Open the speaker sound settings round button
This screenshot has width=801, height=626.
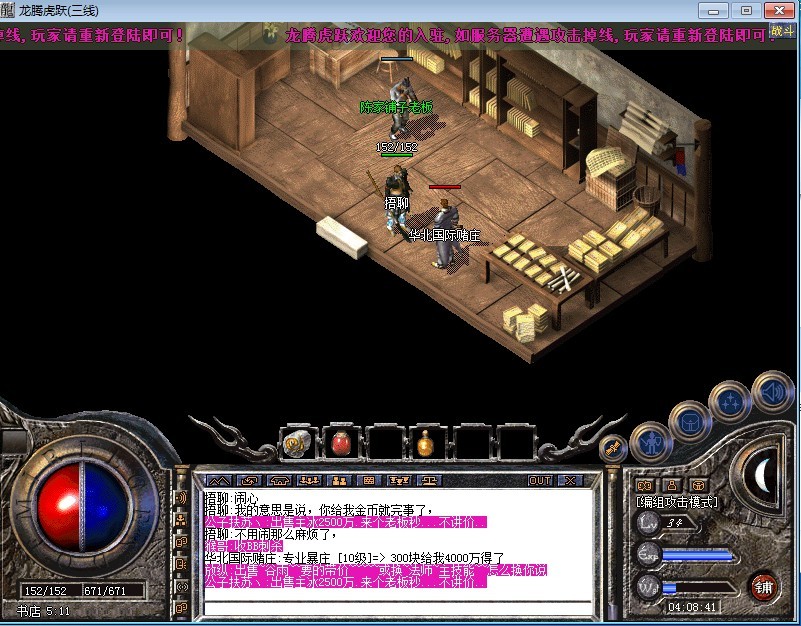coord(771,391)
